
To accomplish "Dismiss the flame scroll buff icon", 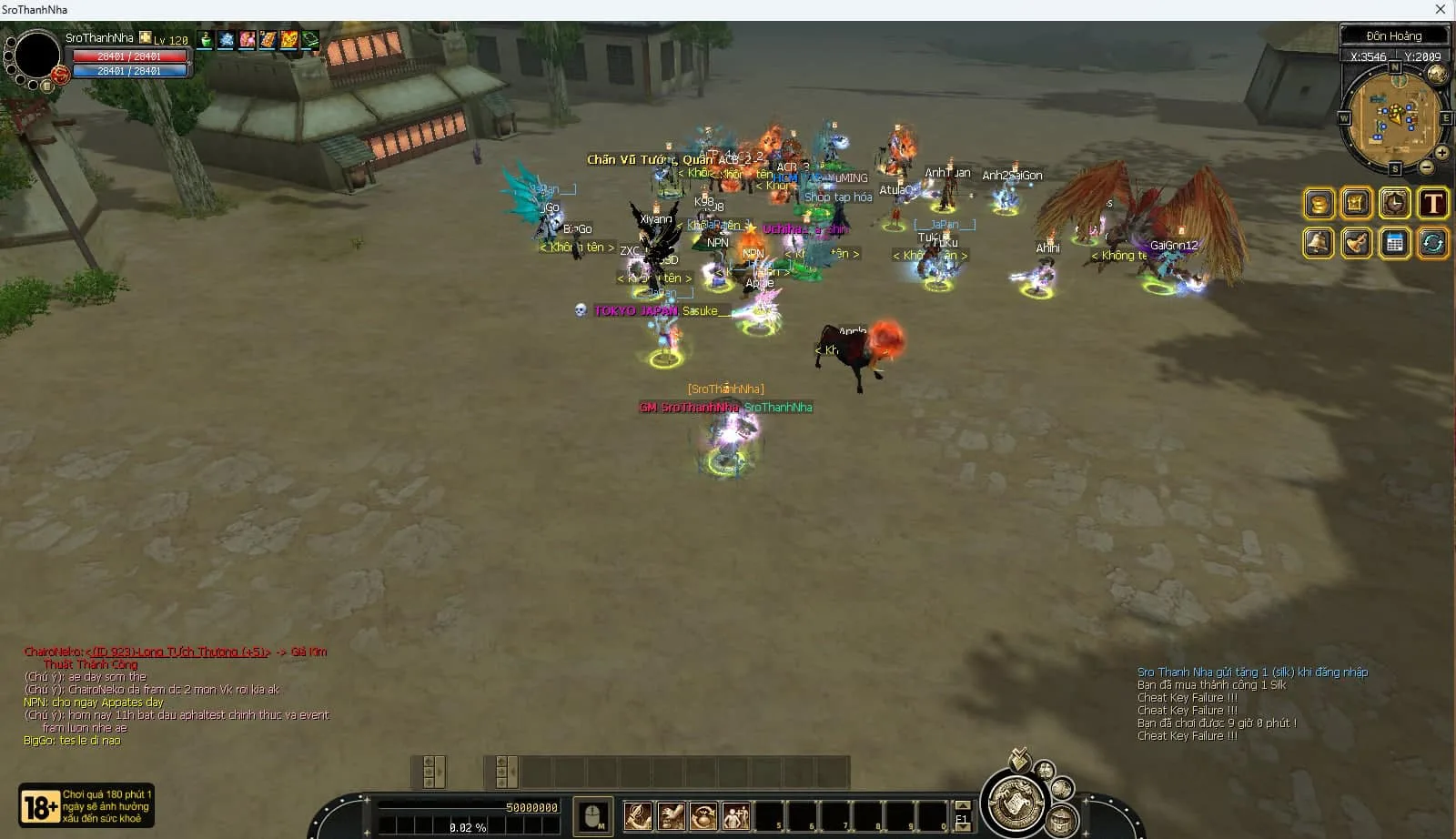I will pos(269,41).
